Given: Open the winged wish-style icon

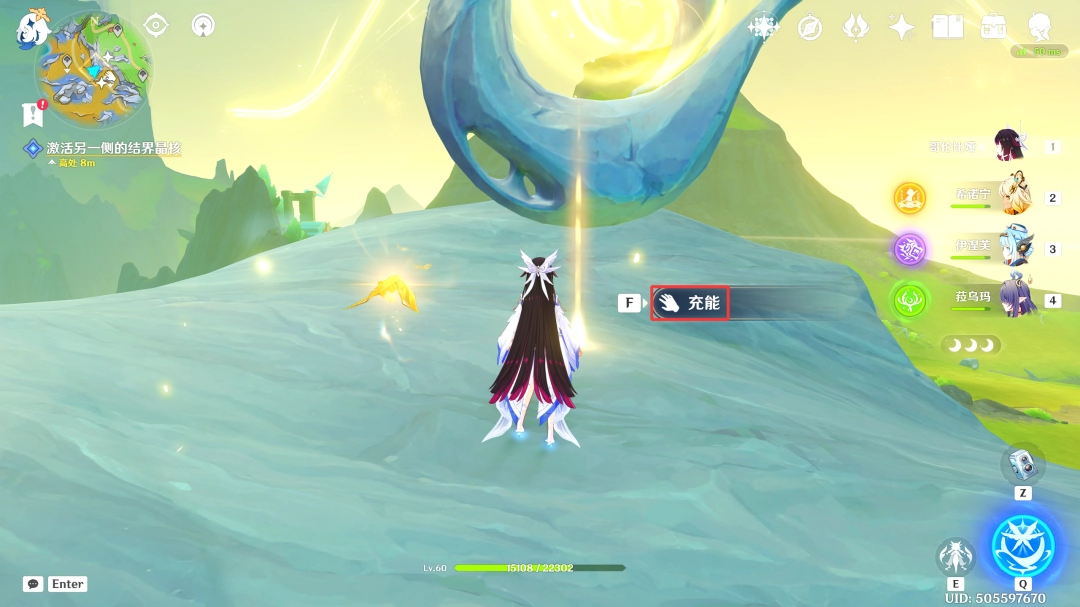Looking at the screenshot, I should (x=855, y=27).
